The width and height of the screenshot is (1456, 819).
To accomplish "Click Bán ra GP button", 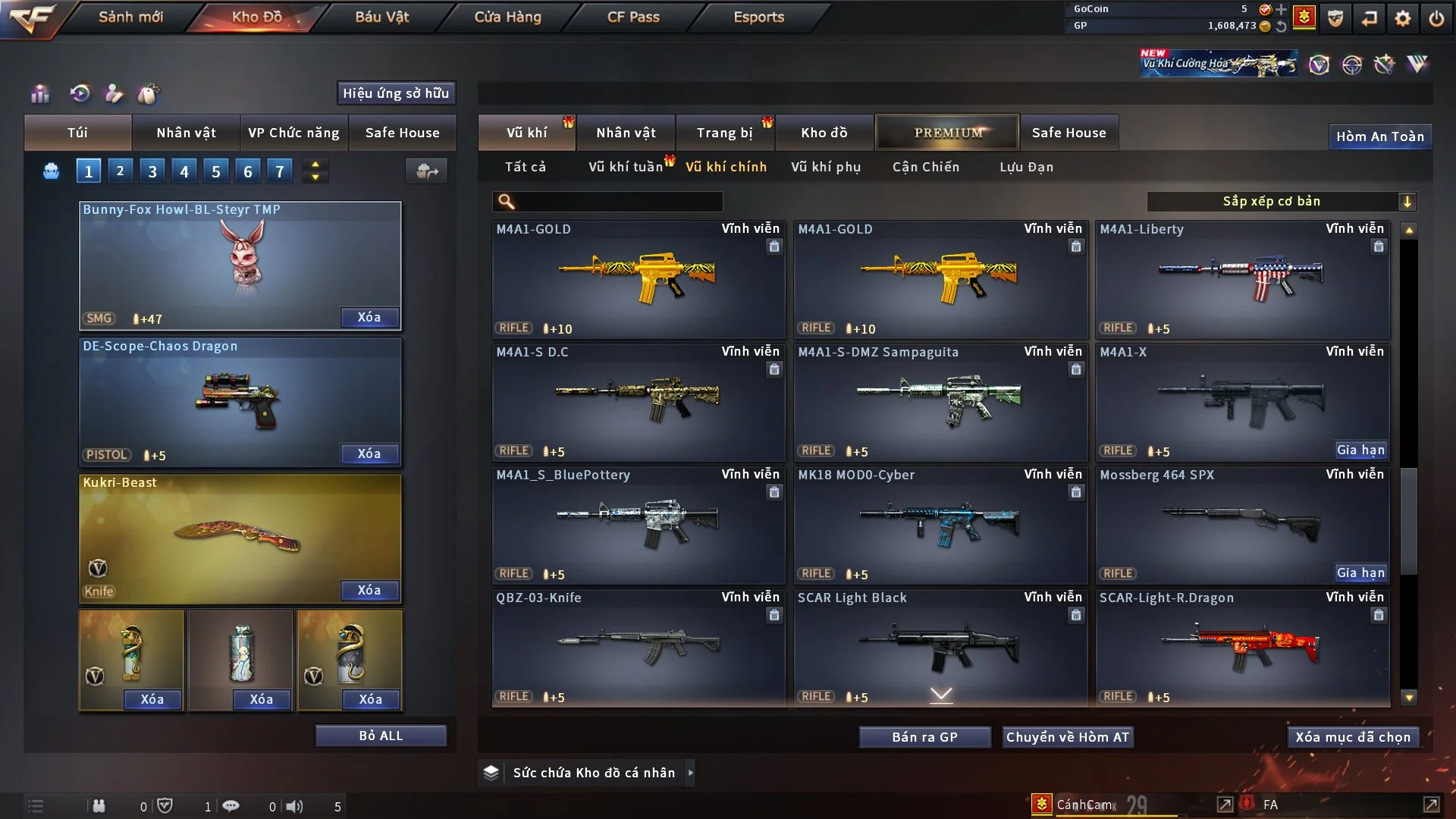I will coord(924,737).
